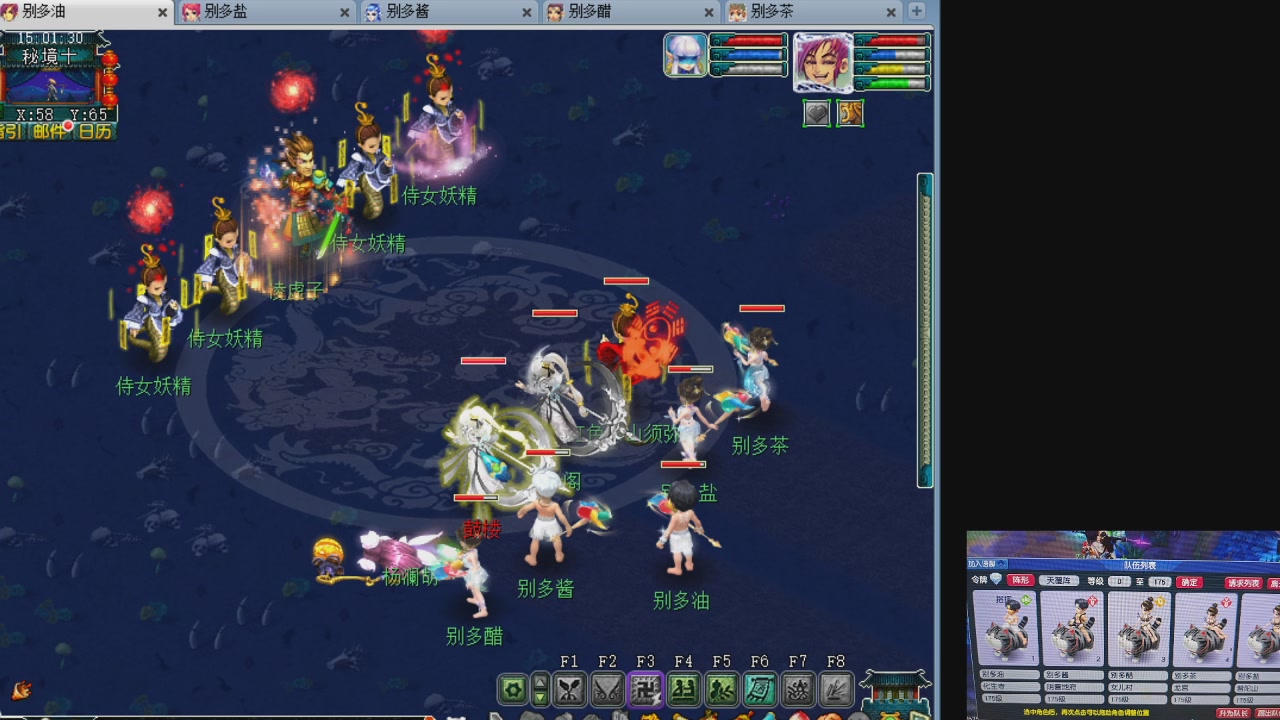Open the 日历 calendar icon at top-left
Image resolution: width=1280 pixels, height=720 pixels.
[93, 131]
